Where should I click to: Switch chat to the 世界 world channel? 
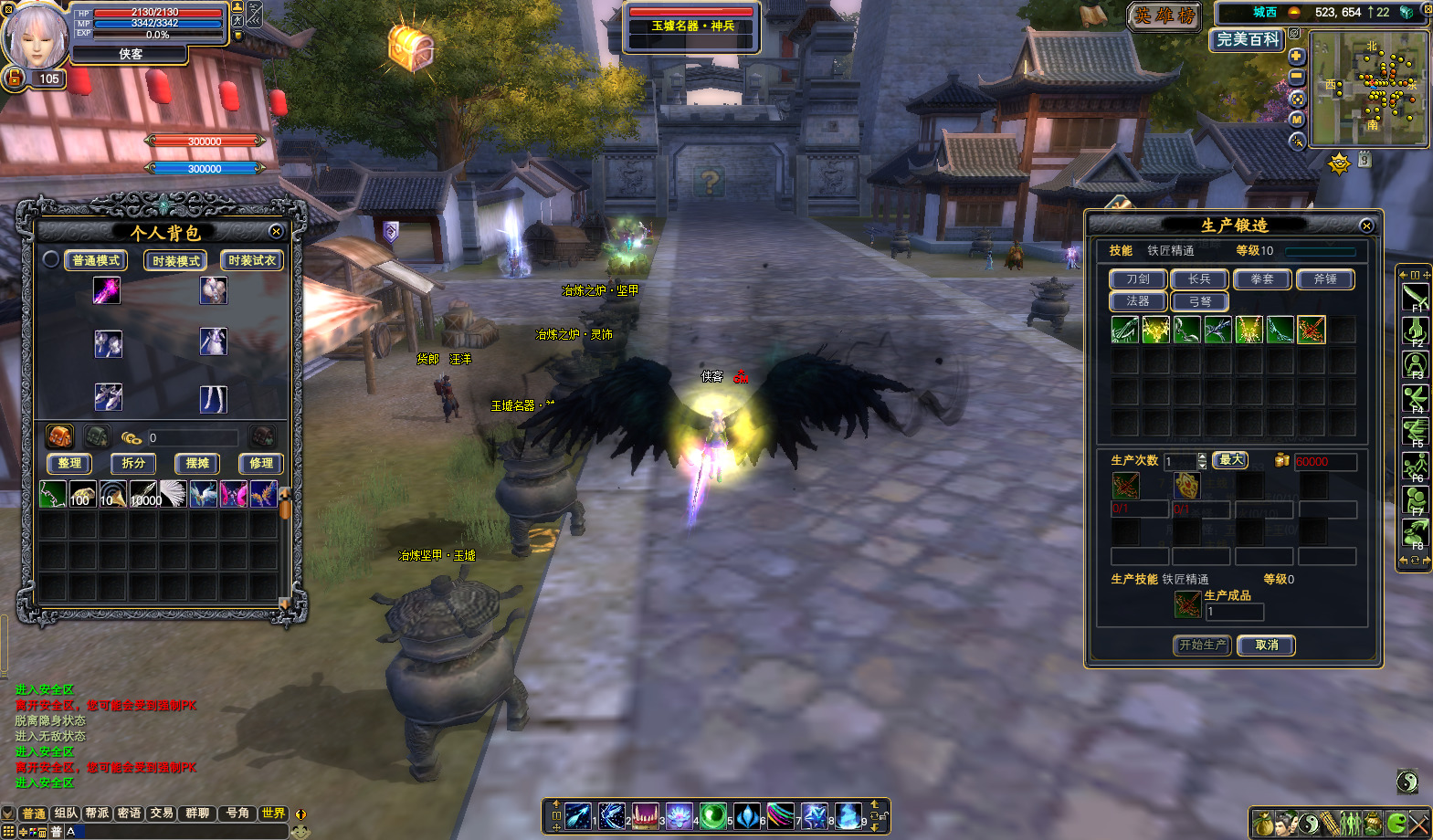click(273, 814)
